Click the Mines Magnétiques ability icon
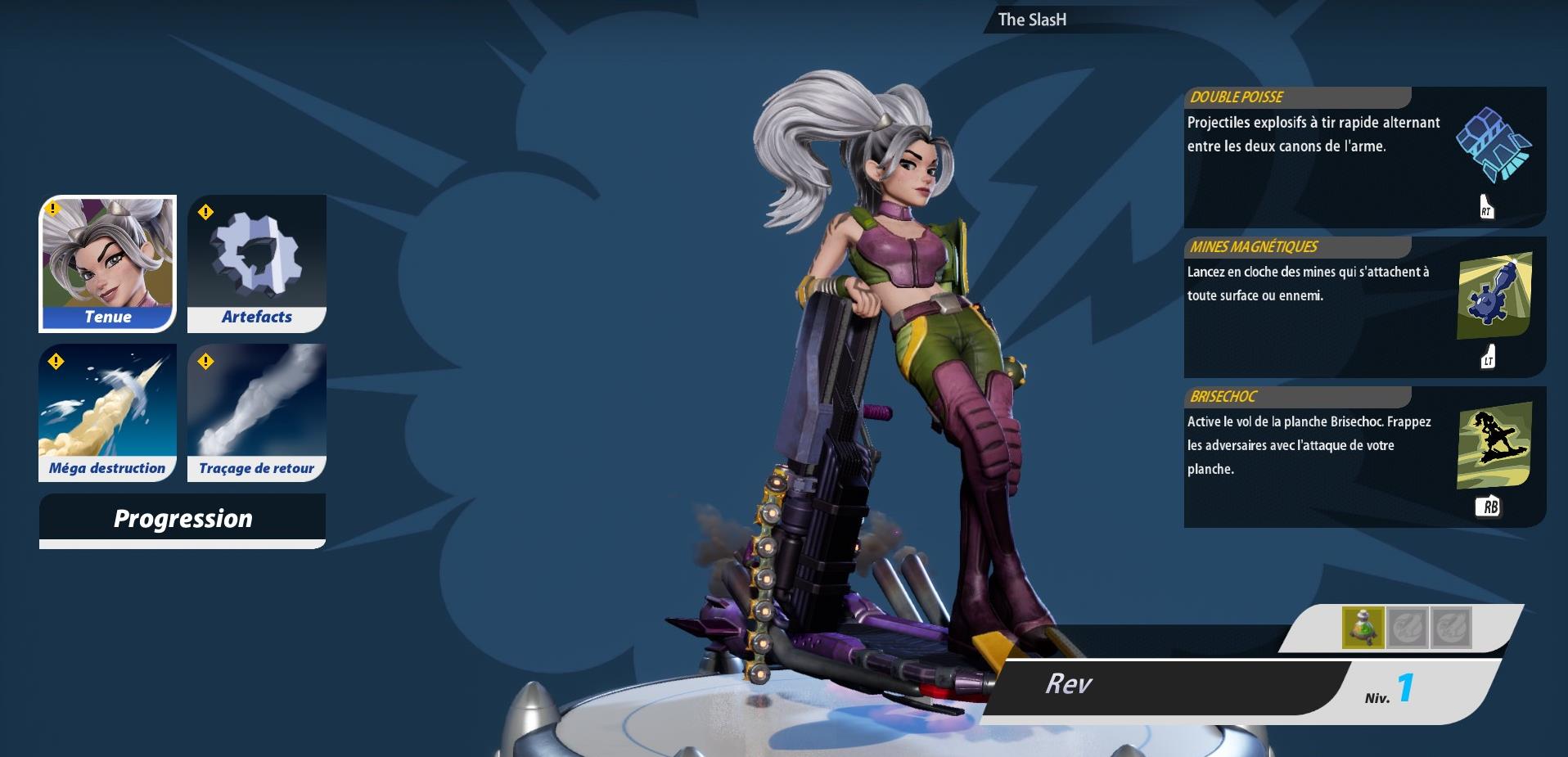The width and height of the screenshot is (1568, 757). 1494,295
